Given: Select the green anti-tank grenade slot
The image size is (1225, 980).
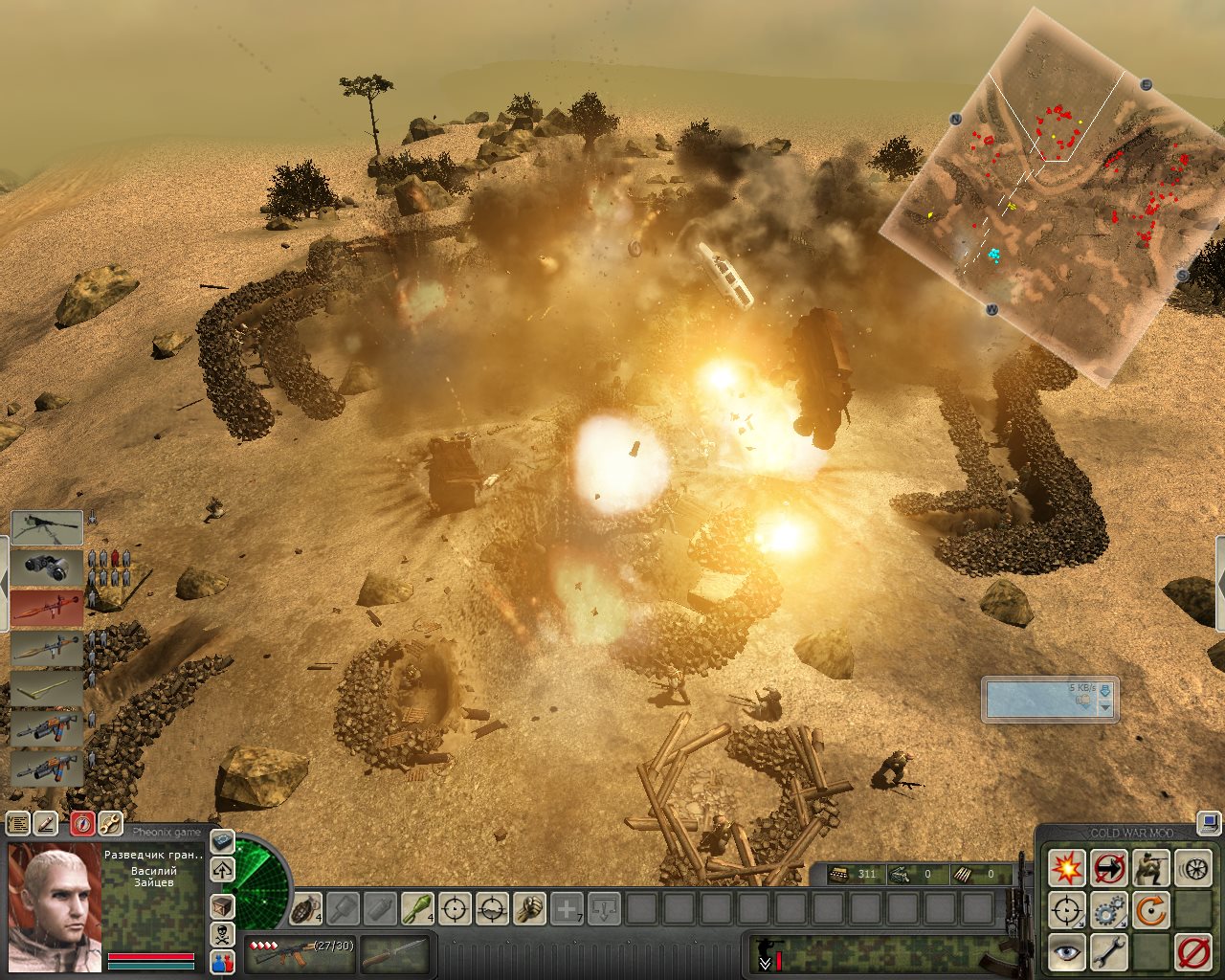Looking at the screenshot, I should (x=417, y=907).
